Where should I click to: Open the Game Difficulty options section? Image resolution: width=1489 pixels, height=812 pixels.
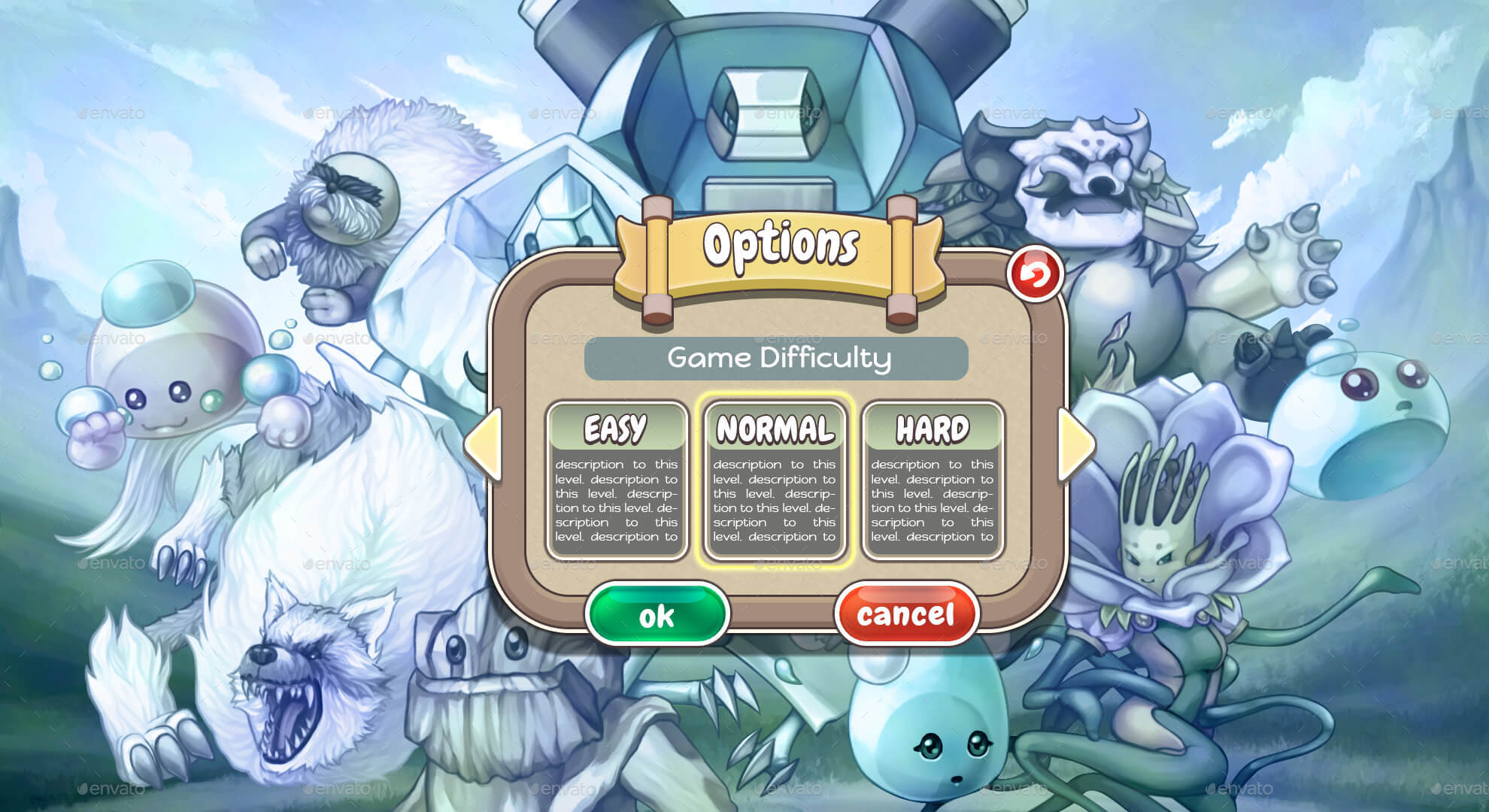point(776,359)
